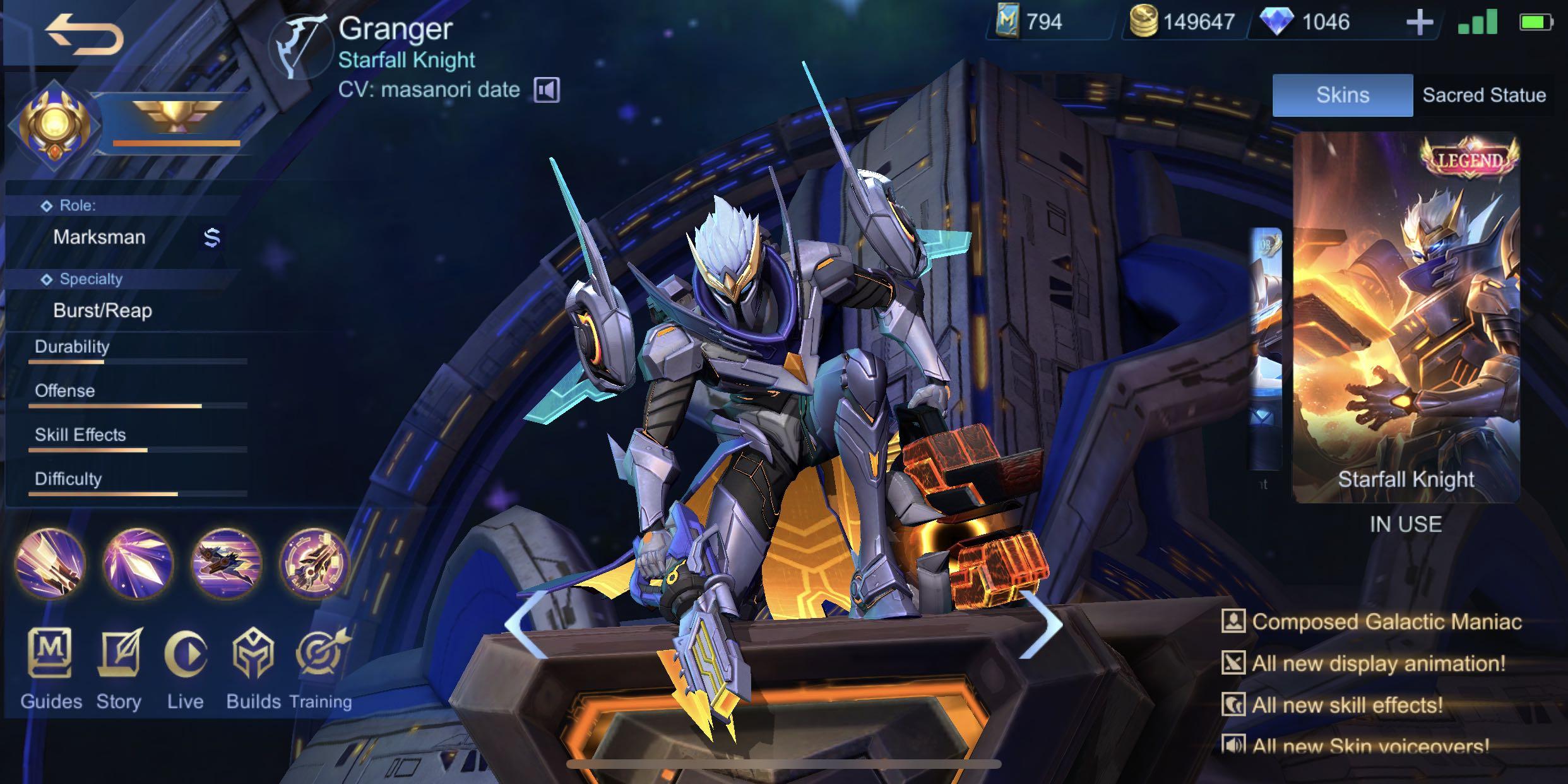This screenshot has height=784, width=1568.
Task: View the fourth skill icon with gun
Action: (314, 563)
